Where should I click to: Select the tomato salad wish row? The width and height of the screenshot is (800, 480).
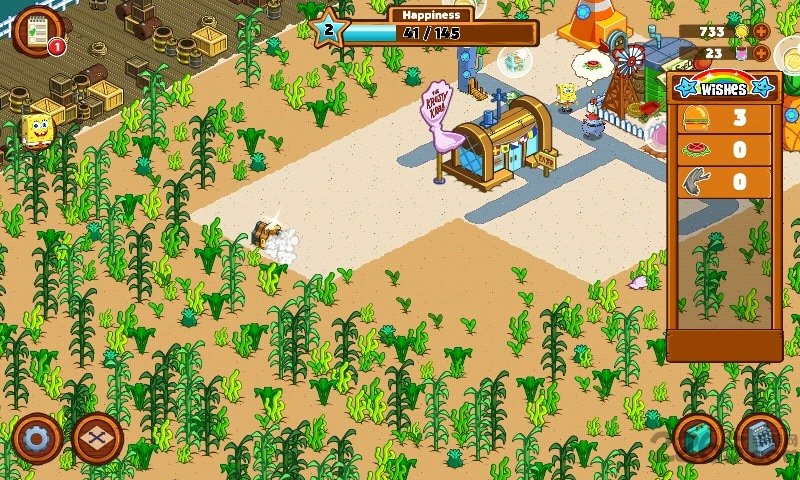coord(726,150)
